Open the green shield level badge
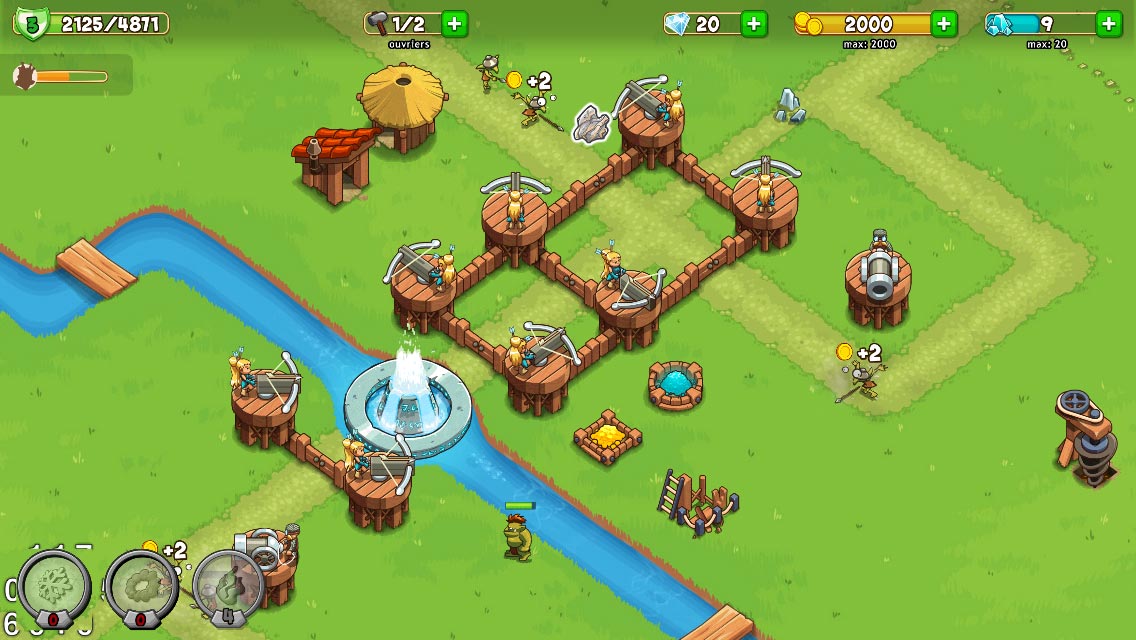This screenshot has width=1136, height=640. pos(32,24)
